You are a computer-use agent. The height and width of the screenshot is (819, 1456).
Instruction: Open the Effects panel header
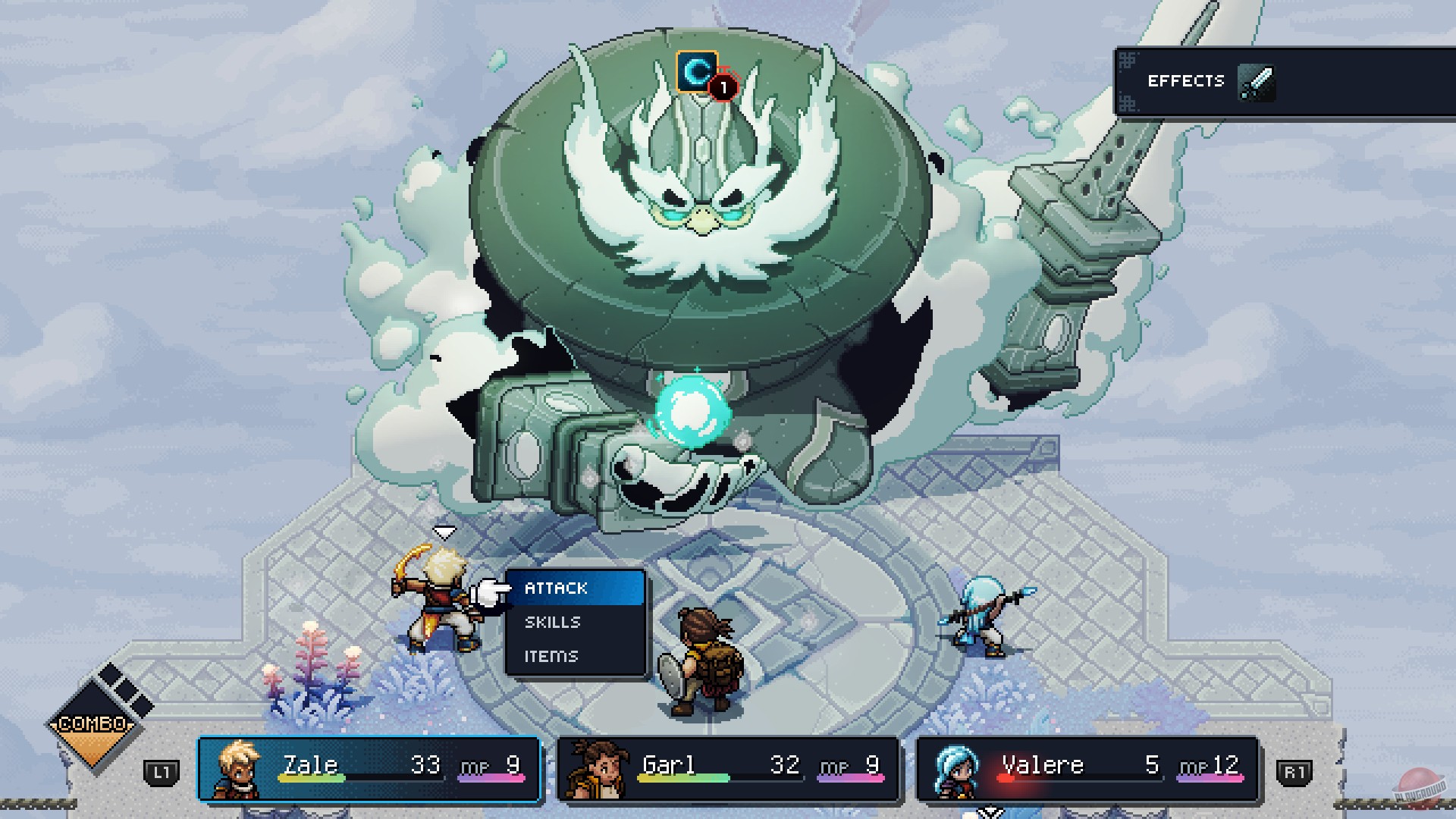click(x=1188, y=80)
